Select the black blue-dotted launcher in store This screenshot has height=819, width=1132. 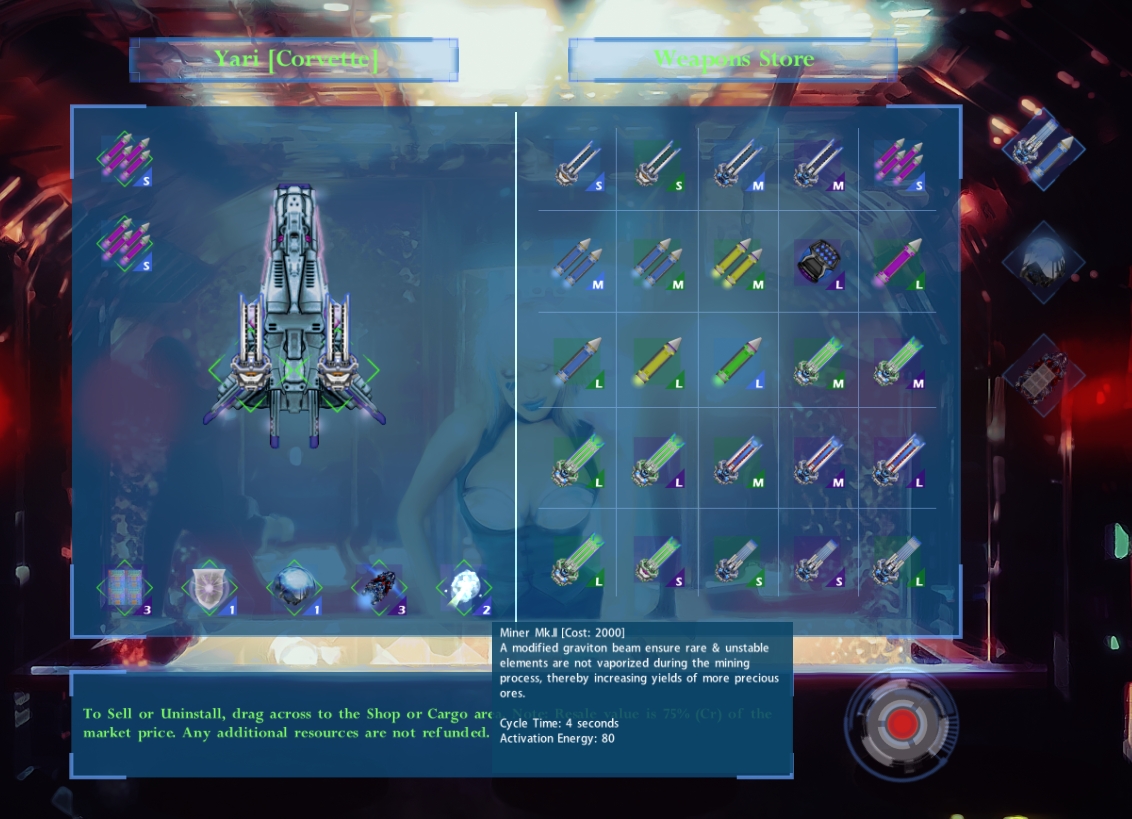pyautogui.click(x=818, y=263)
